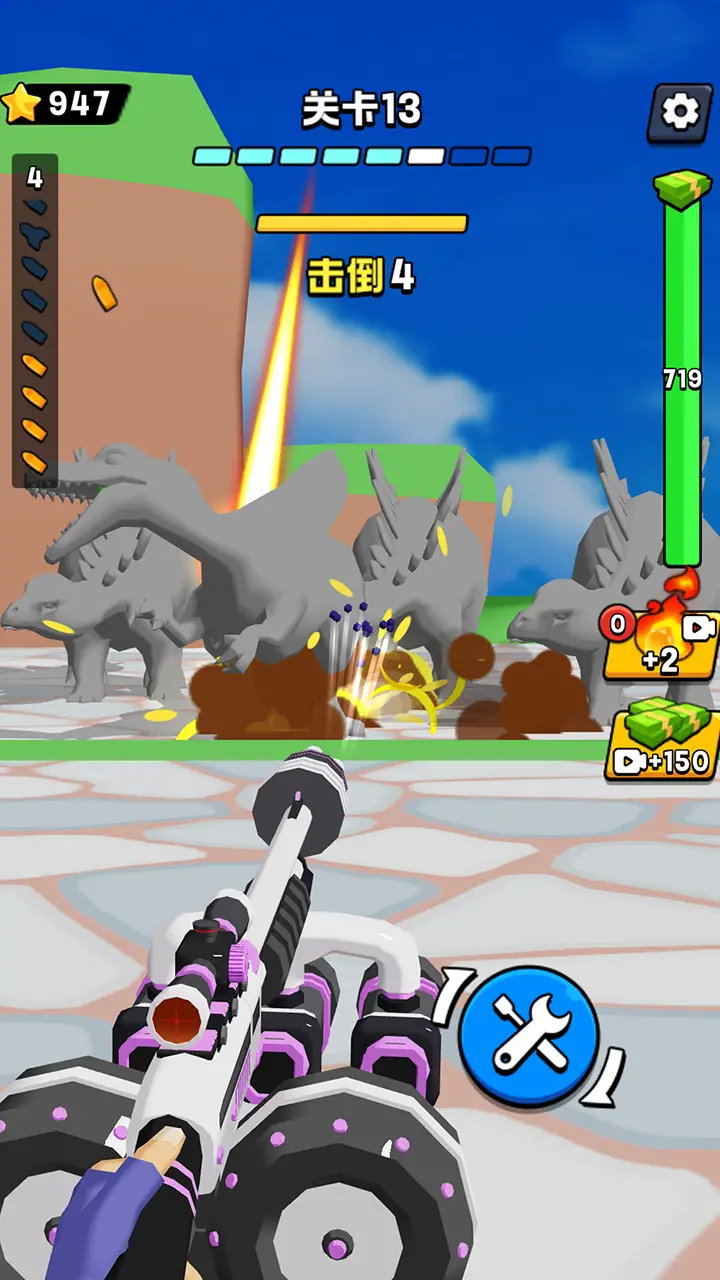Claim the +2 fire boost video offer
Screen dimensions: 720x1280
coord(661,644)
